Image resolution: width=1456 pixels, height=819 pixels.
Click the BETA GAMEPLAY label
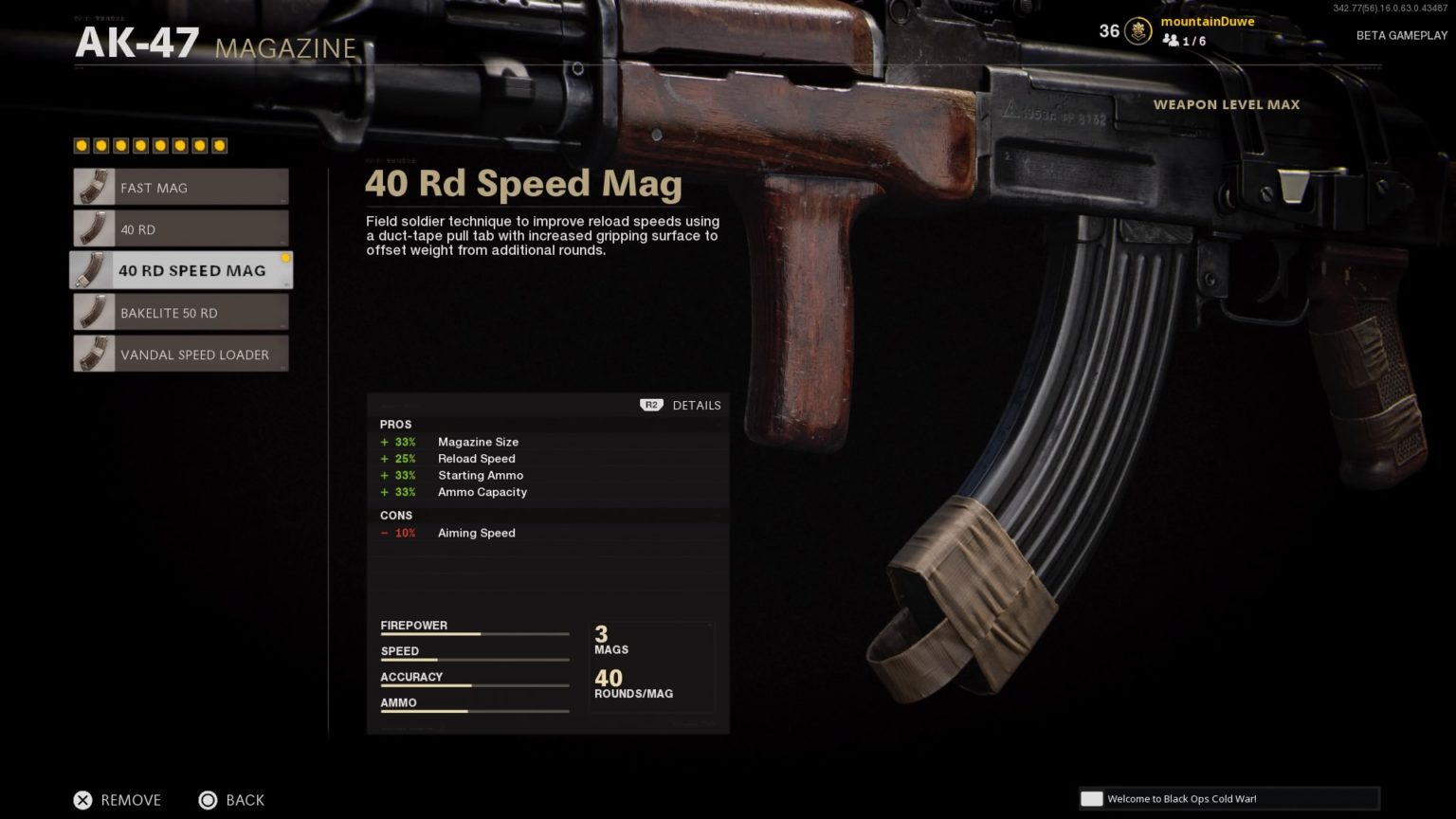pos(1402,35)
